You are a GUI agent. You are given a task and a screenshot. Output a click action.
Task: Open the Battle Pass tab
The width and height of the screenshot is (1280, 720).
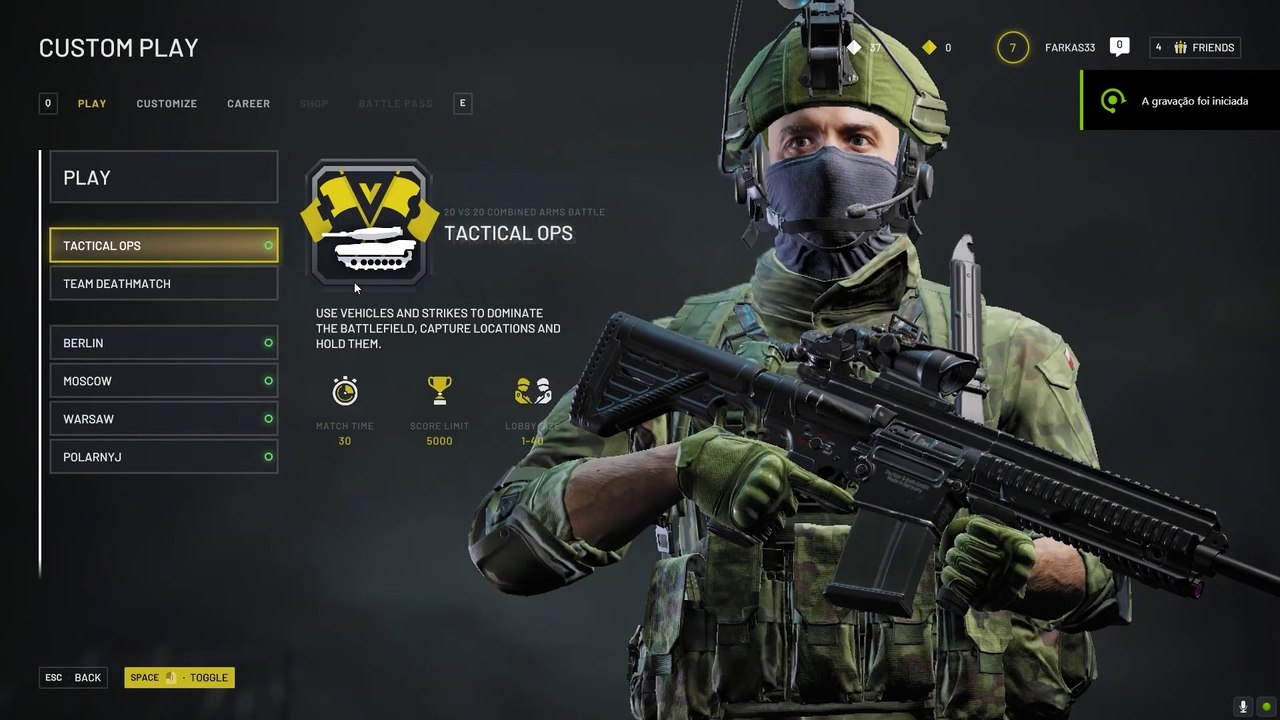395,104
